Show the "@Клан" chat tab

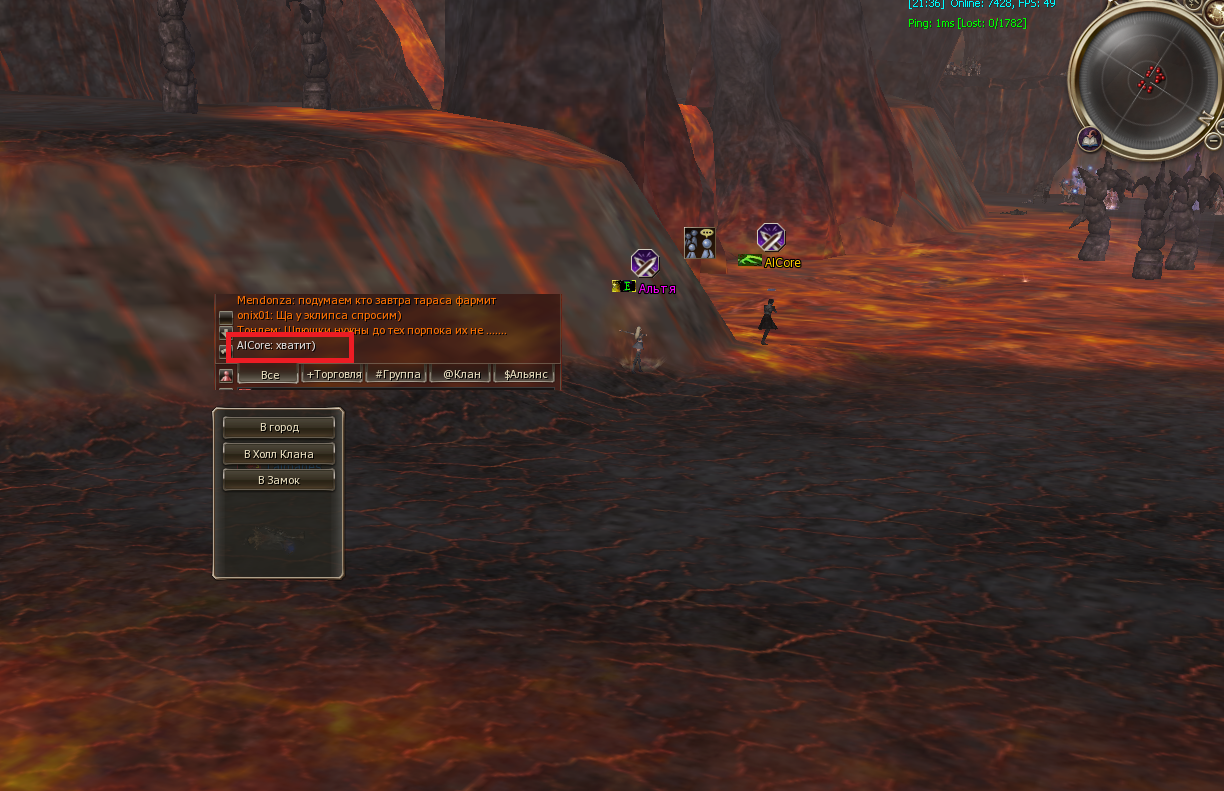(461, 374)
